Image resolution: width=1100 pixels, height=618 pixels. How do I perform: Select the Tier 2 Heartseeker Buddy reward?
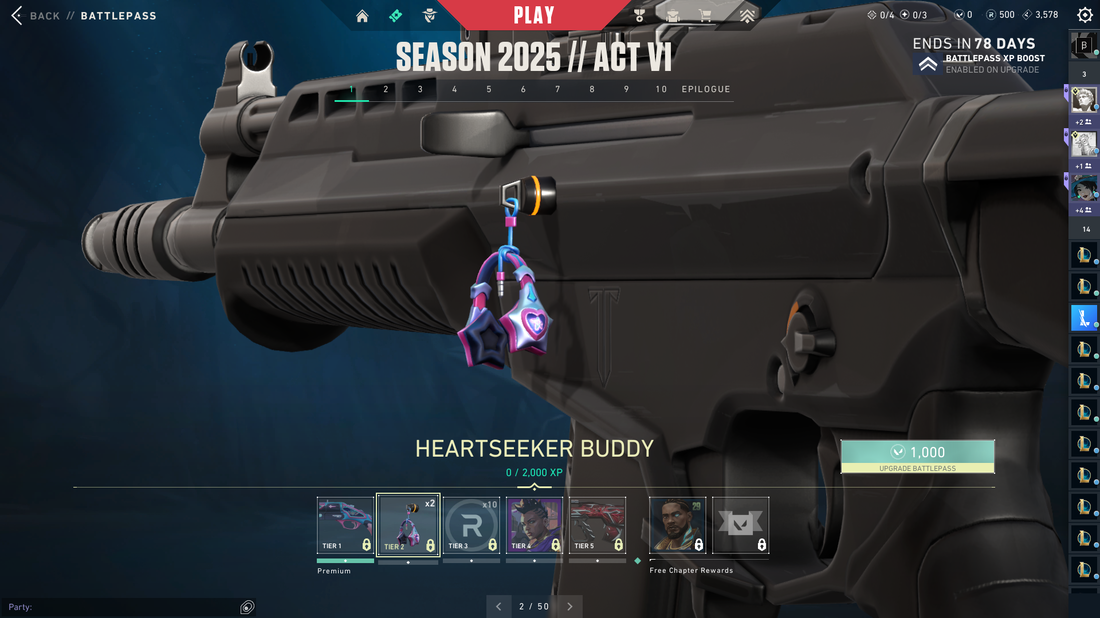point(408,525)
